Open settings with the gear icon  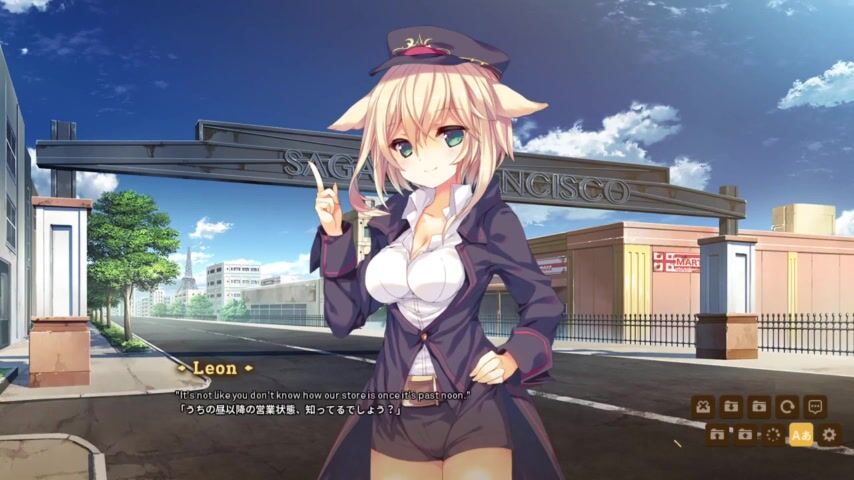[x=829, y=435]
